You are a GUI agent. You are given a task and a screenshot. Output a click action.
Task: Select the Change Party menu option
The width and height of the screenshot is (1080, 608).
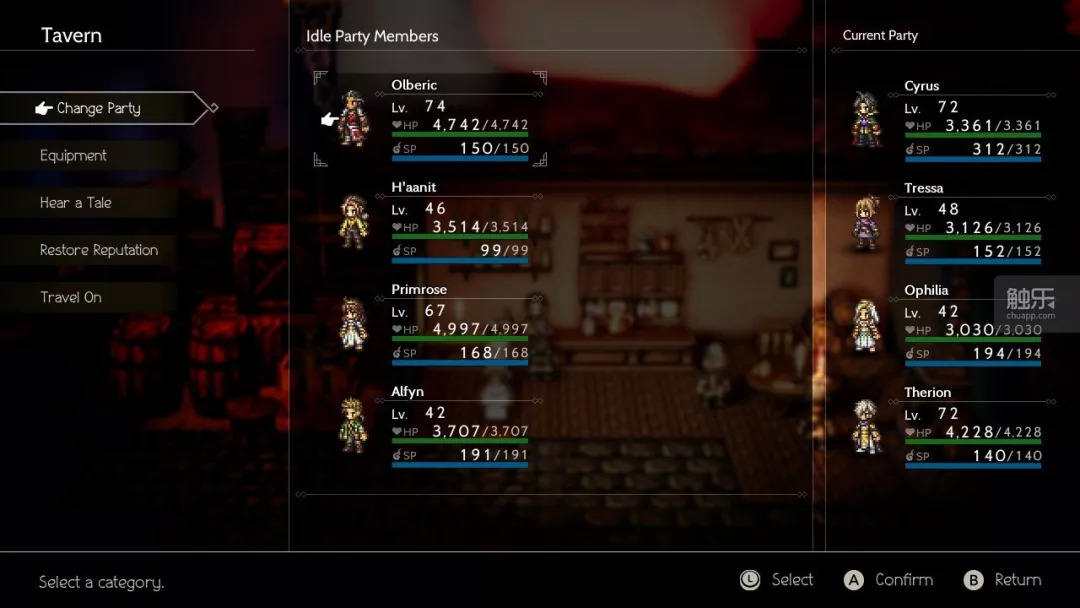[x=98, y=108]
